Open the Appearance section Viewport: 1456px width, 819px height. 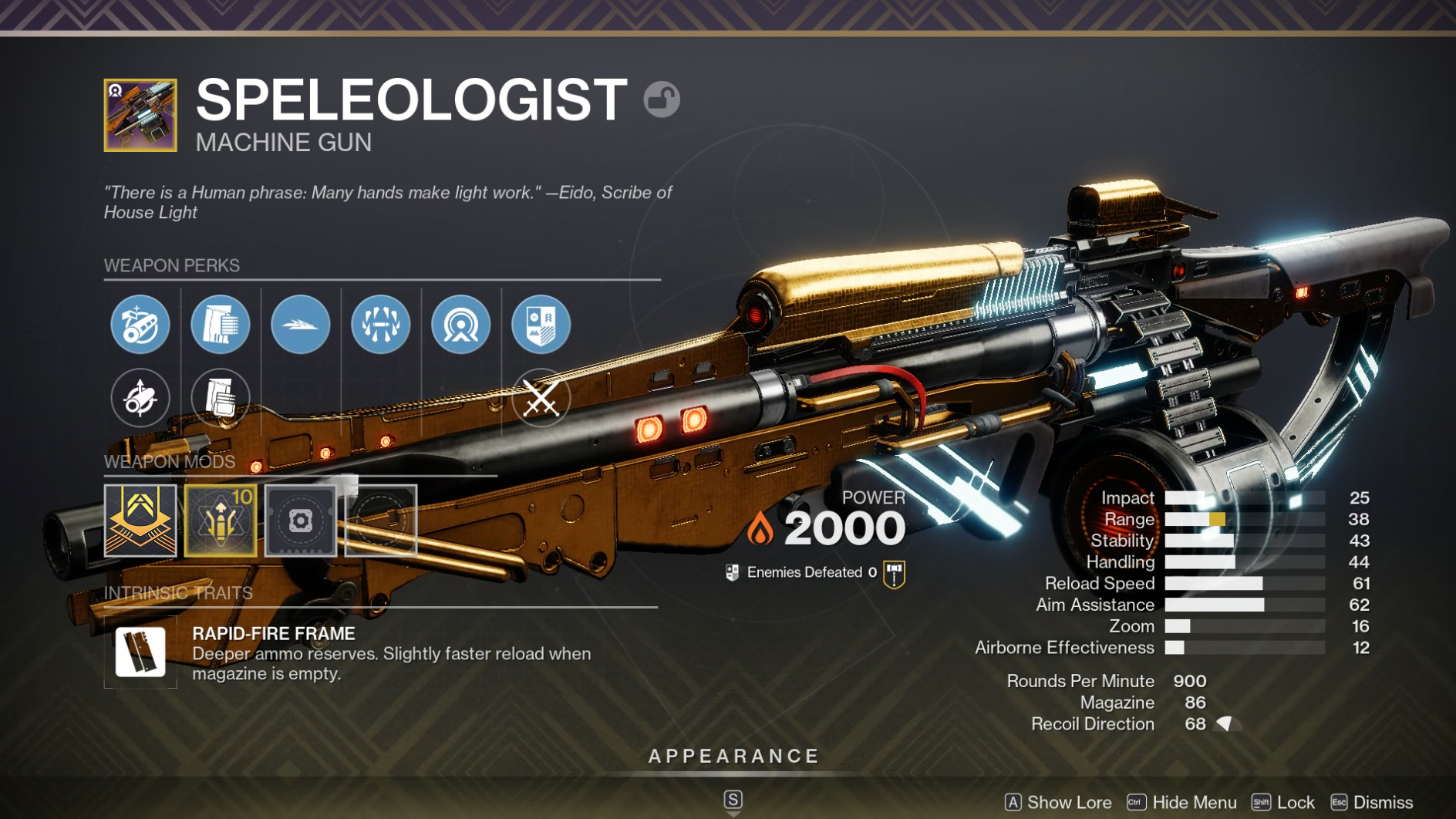tap(733, 757)
